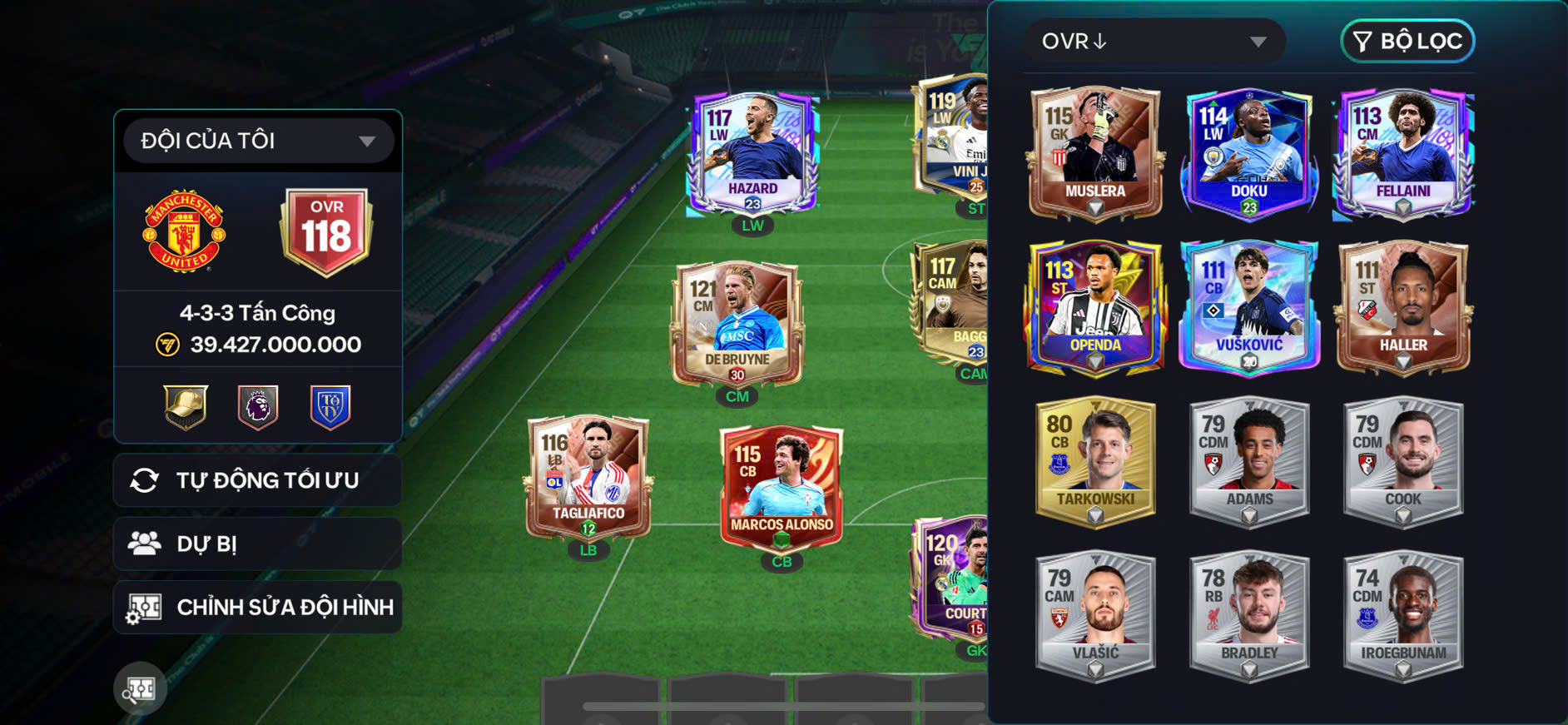Viewport: 1568px width, 725px height.
Task: Select the Haller 111 ST card
Action: point(1403,307)
